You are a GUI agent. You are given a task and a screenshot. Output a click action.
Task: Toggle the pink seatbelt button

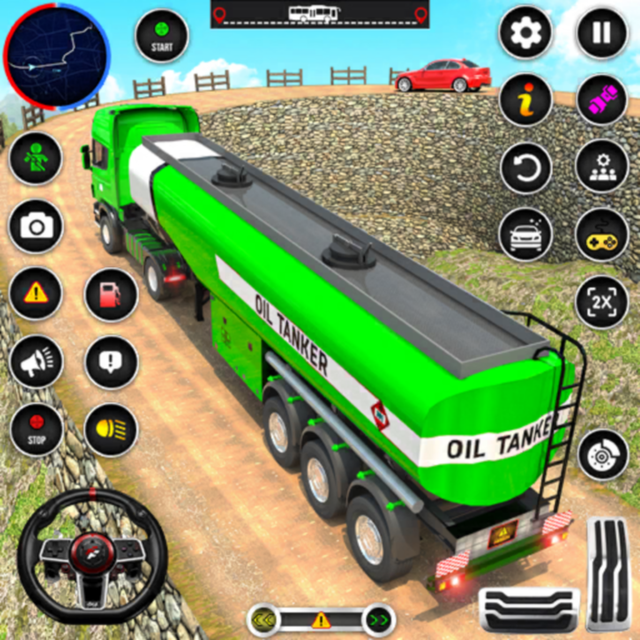click(602, 99)
